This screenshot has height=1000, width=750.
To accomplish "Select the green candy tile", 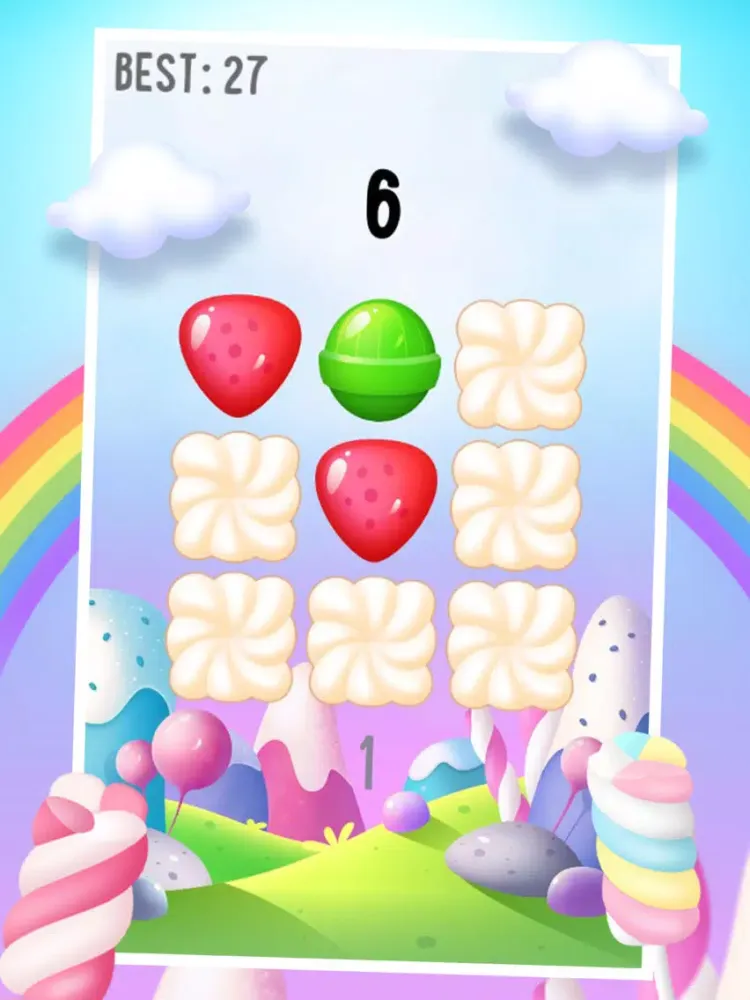I will click(379, 359).
